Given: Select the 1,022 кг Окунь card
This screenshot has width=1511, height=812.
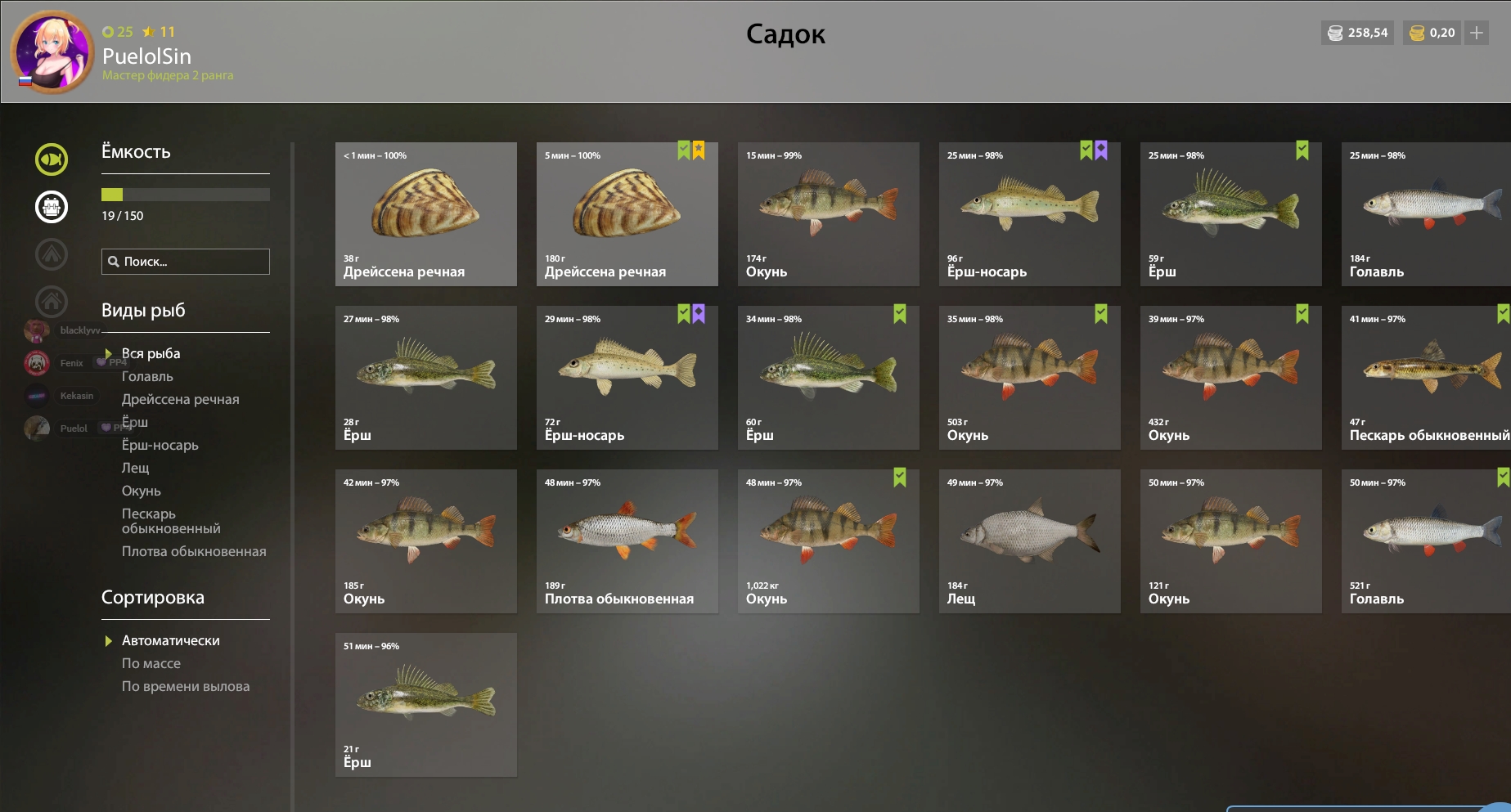Looking at the screenshot, I should click(828, 541).
